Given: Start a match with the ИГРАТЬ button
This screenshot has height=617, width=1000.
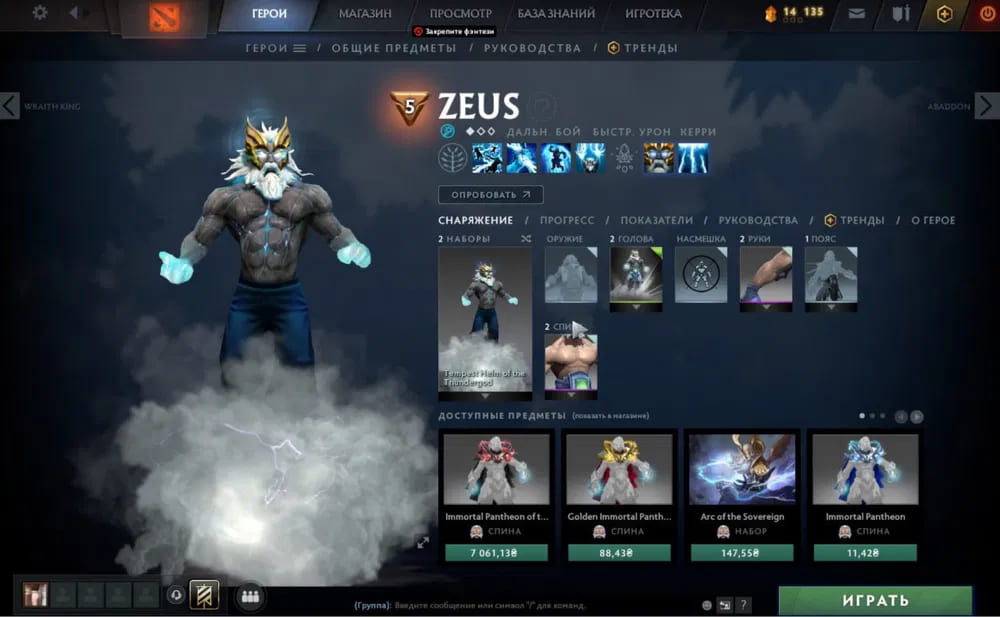Looking at the screenshot, I should point(875,601).
